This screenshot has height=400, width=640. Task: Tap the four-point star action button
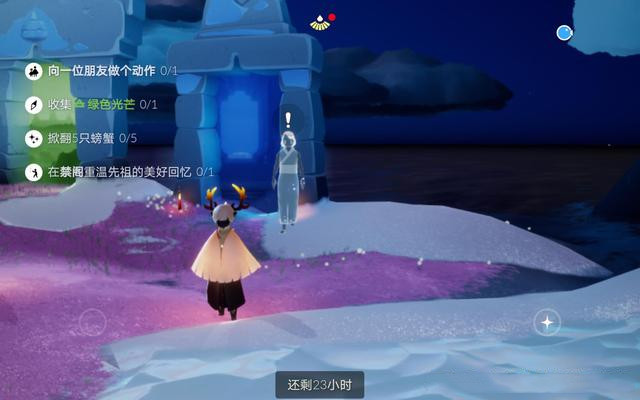click(547, 322)
